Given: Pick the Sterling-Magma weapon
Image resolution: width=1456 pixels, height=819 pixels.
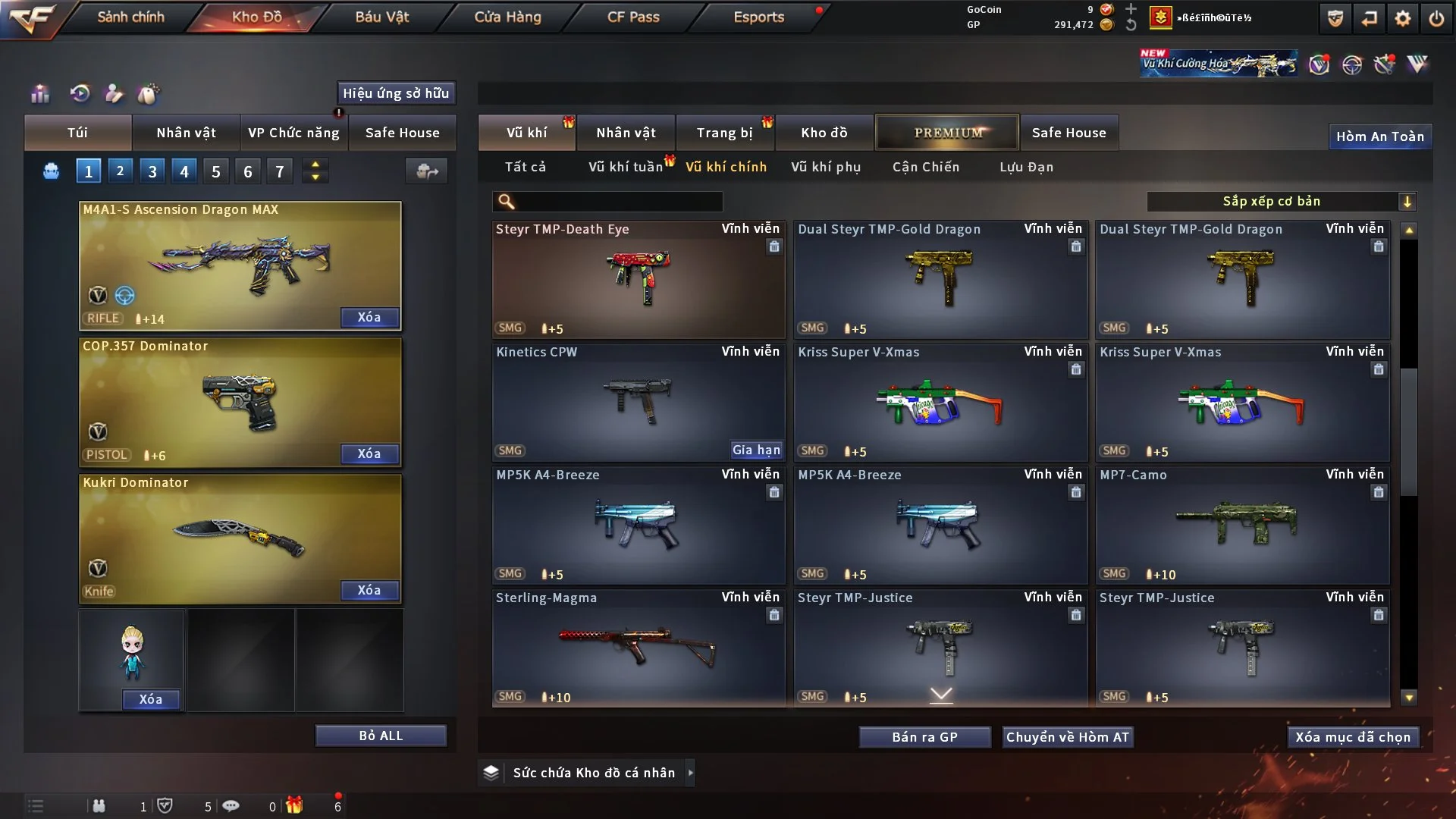Looking at the screenshot, I should pos(638,648).
